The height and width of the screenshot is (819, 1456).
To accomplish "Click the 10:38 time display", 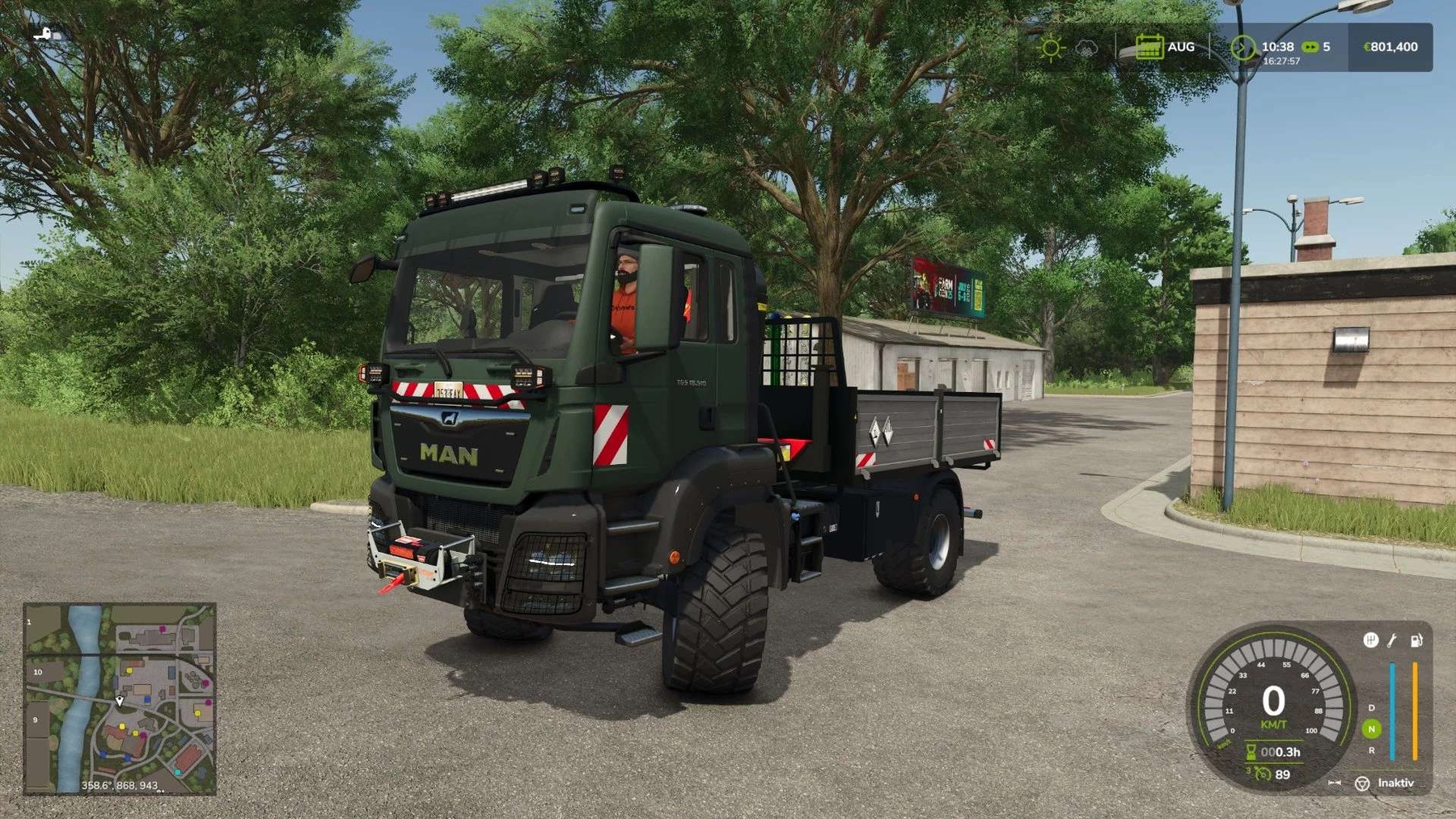I will pos(1277,46).
